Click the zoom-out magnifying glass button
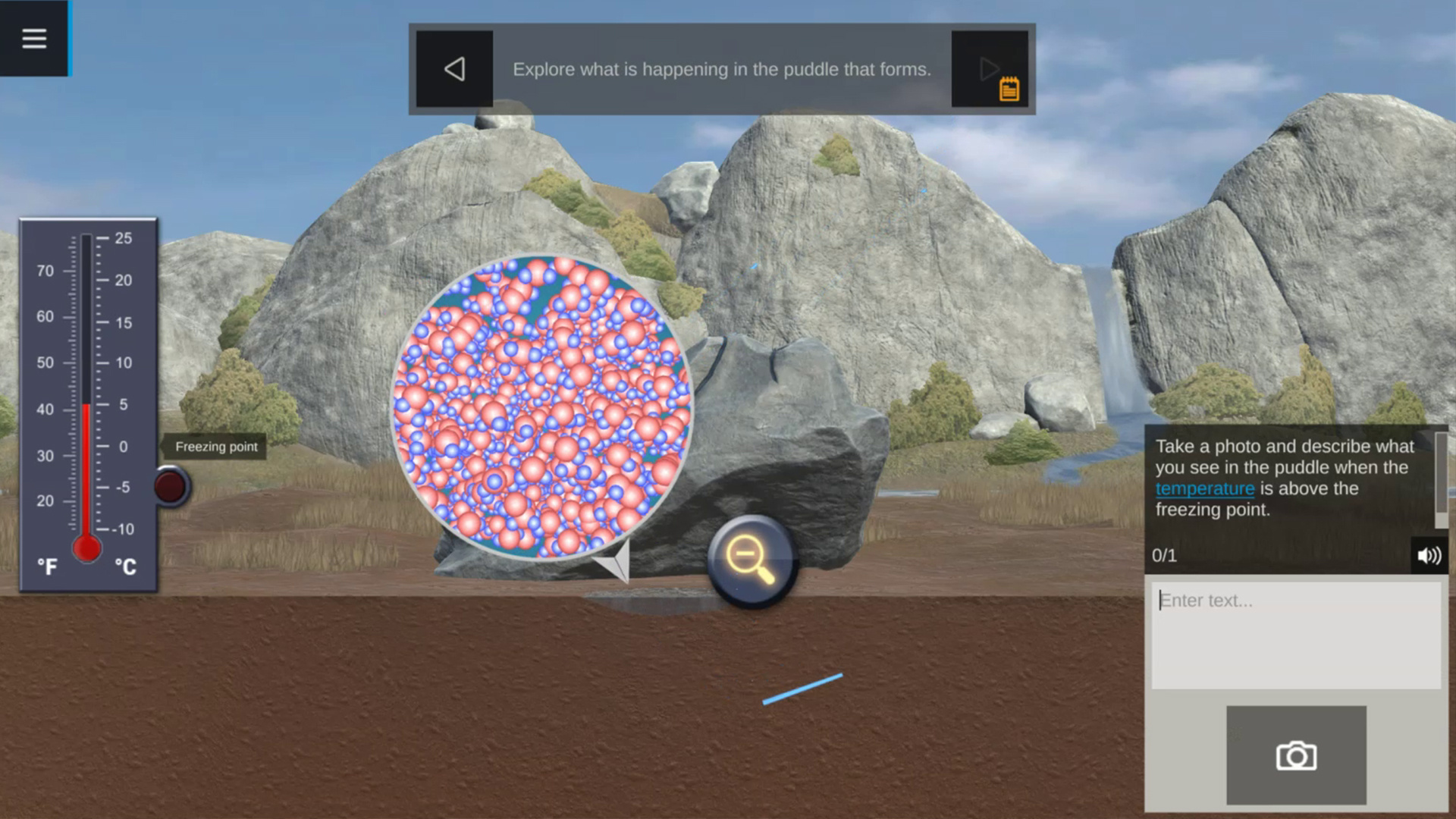Screen dimensions: 1456x819 click(x=751, y=561)
